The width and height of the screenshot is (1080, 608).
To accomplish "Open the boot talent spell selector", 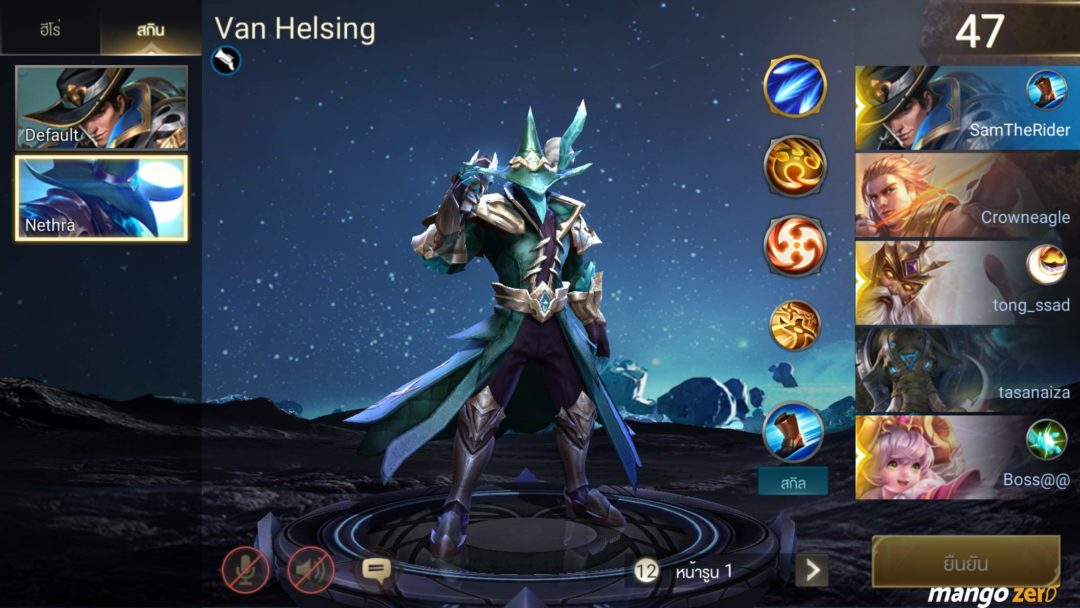I will (793, 433).
